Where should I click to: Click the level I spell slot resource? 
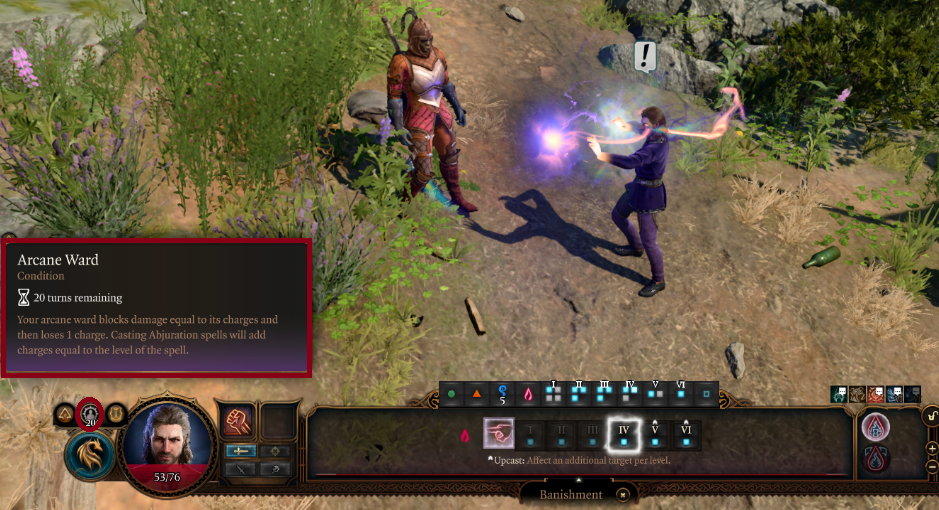coord(552,394)
